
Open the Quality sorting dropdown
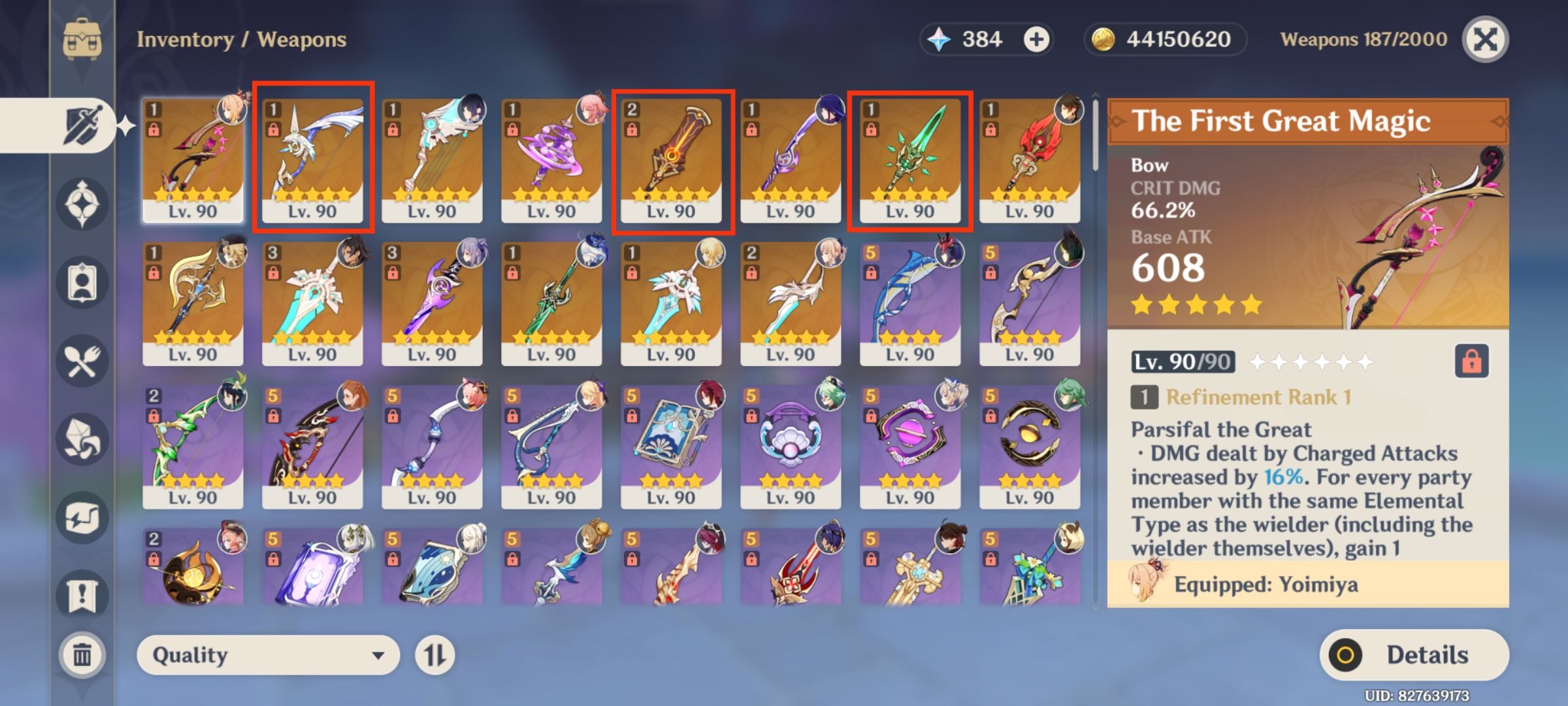click(268, 654)
